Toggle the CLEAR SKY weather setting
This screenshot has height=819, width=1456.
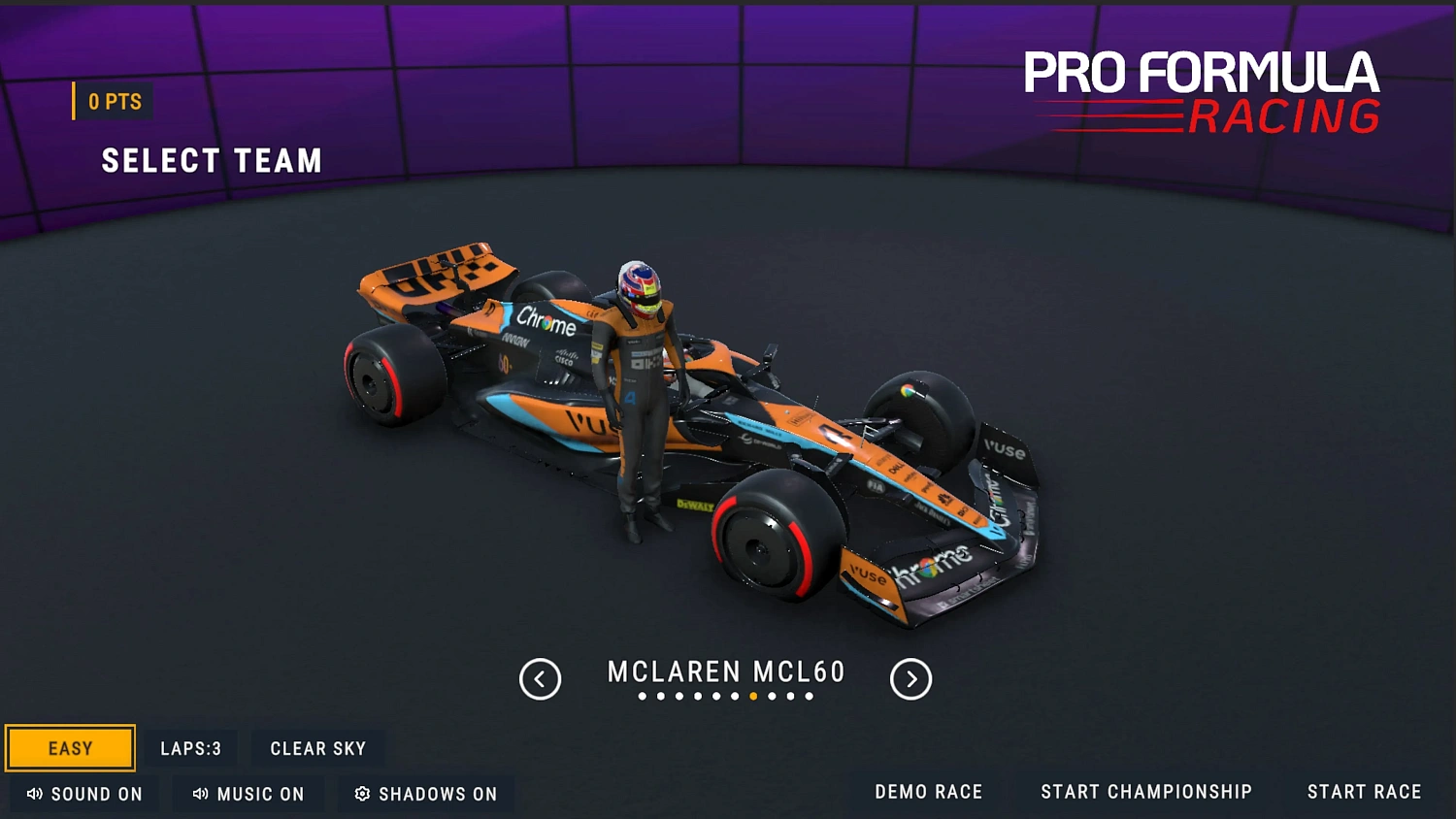(x=318, y=747)
